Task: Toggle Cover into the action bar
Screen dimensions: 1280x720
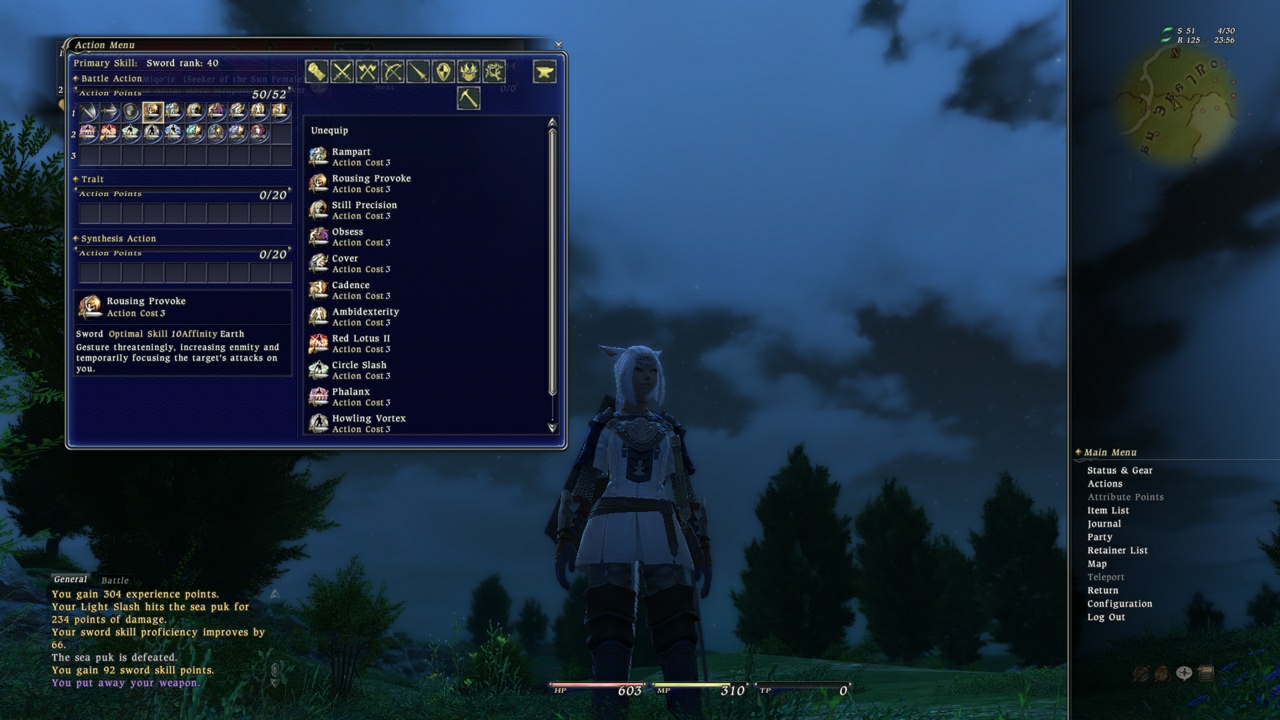Action: pyautogui.click(x=319, y=262)
